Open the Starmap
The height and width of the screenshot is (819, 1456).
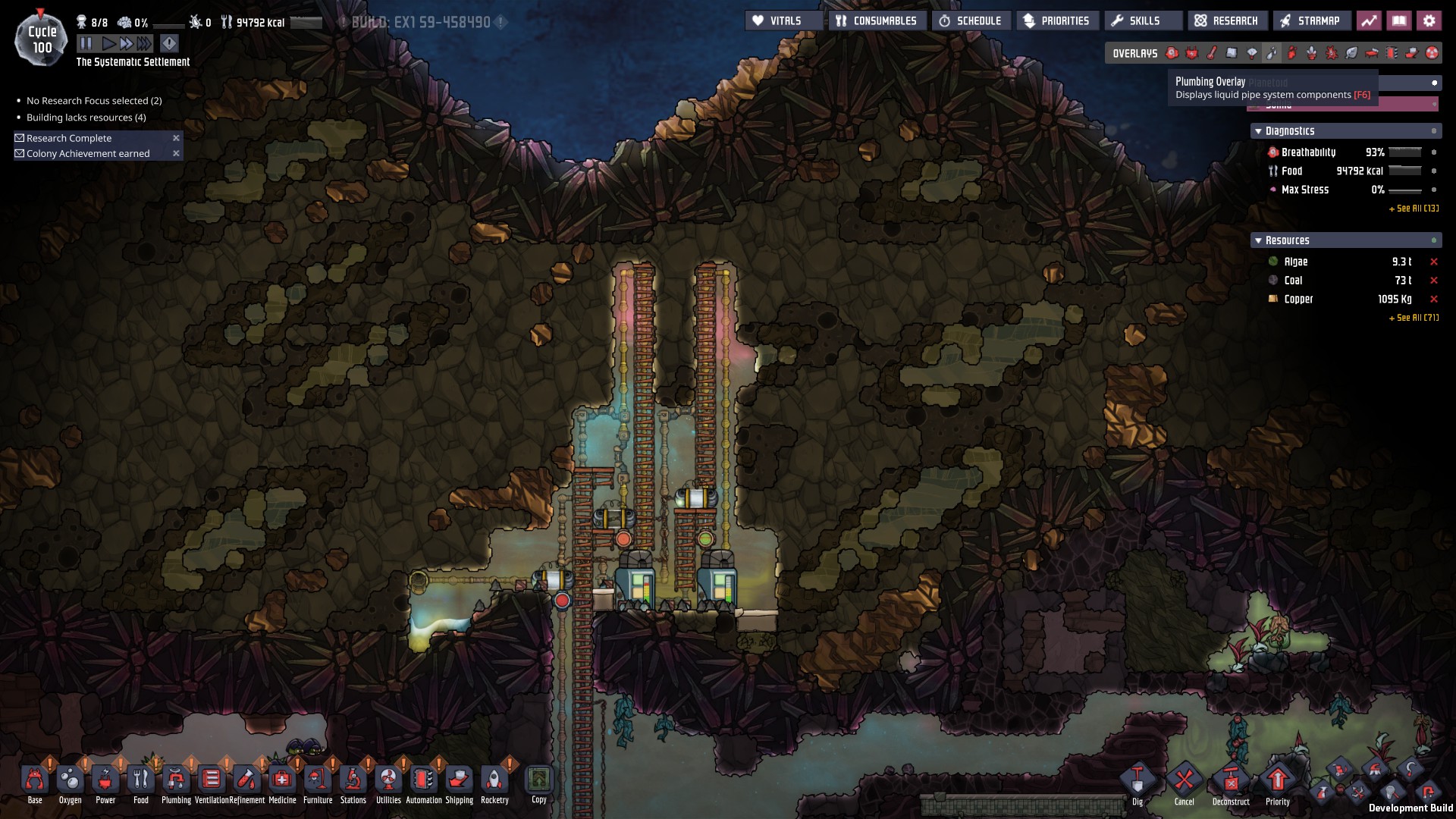(1310, 21)
